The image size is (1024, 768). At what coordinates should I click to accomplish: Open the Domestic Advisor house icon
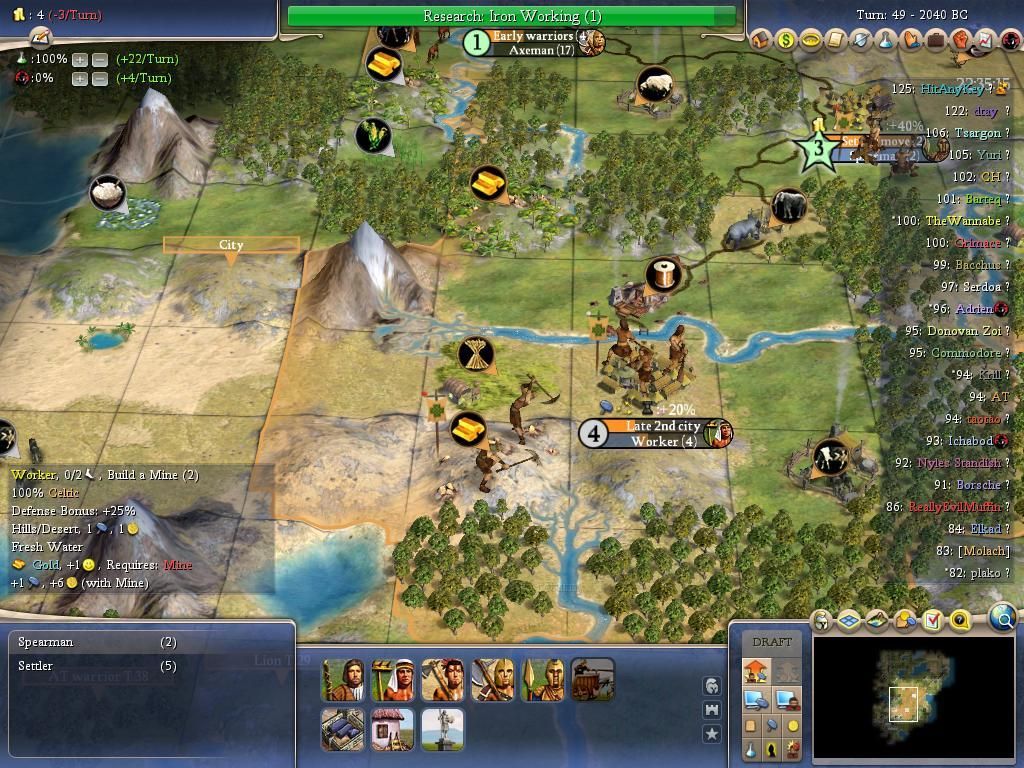coord(760,40)
